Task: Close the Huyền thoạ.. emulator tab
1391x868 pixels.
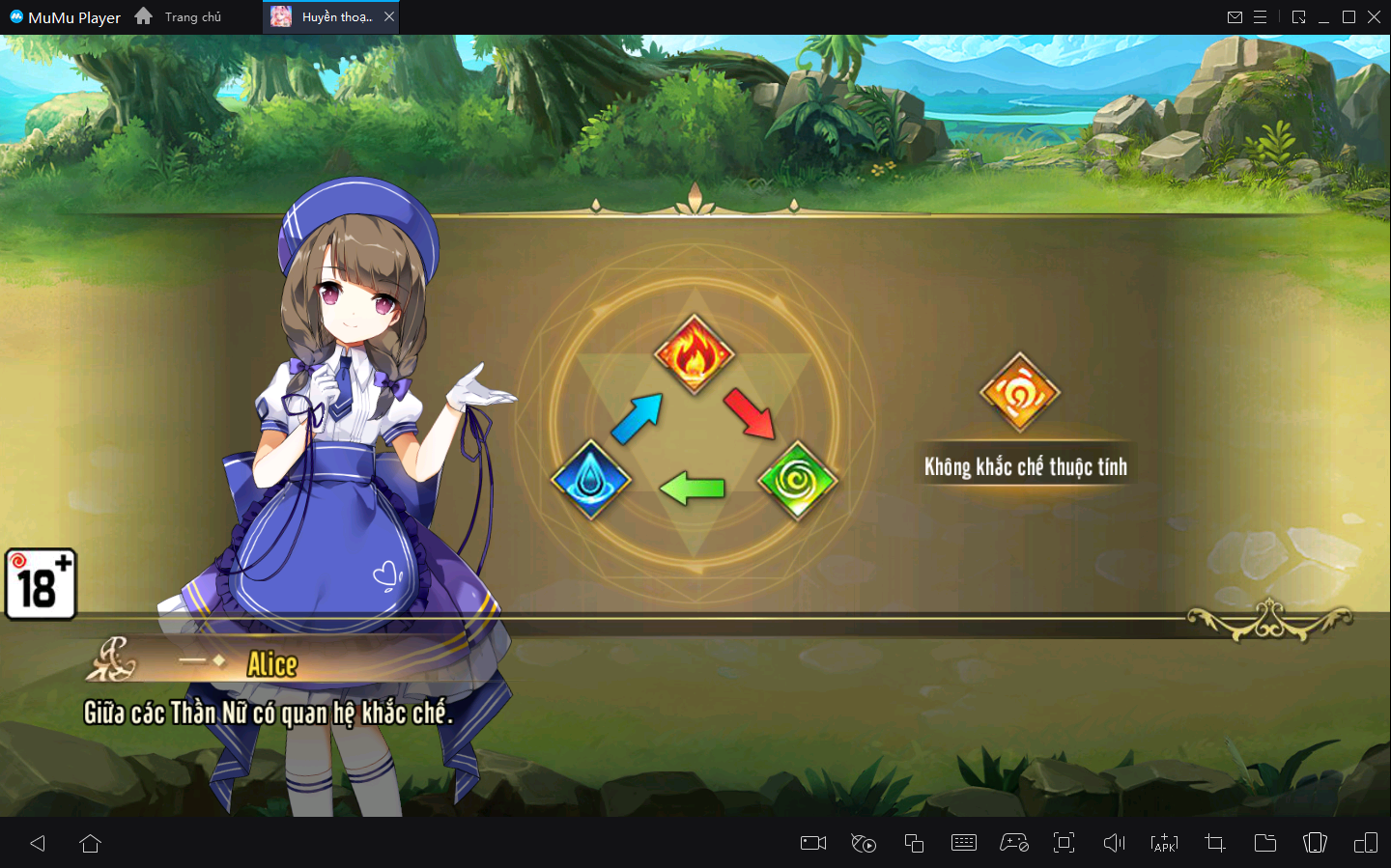Action: point(389,17)
